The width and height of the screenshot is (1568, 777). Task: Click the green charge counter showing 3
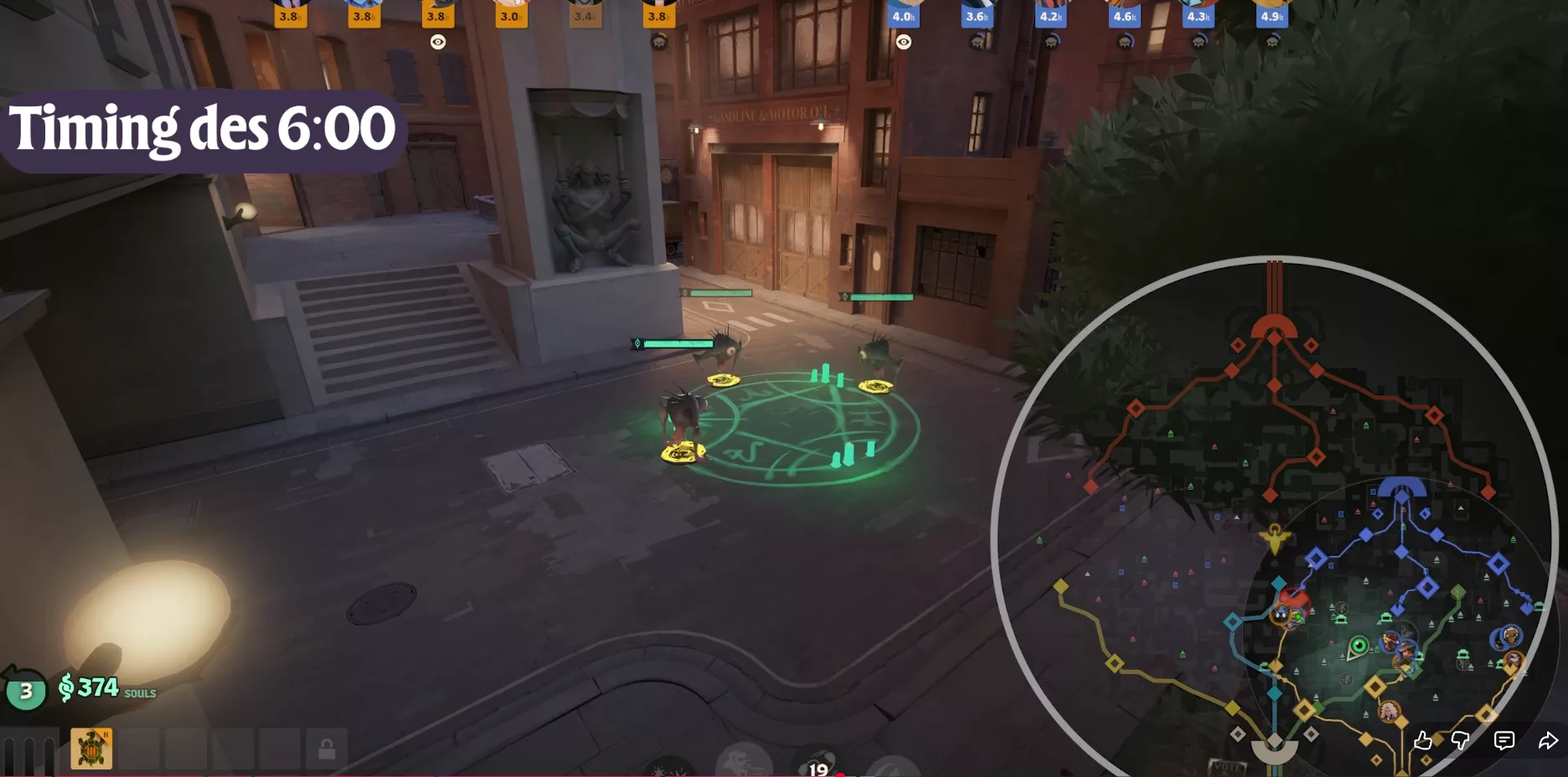point(24,691)
